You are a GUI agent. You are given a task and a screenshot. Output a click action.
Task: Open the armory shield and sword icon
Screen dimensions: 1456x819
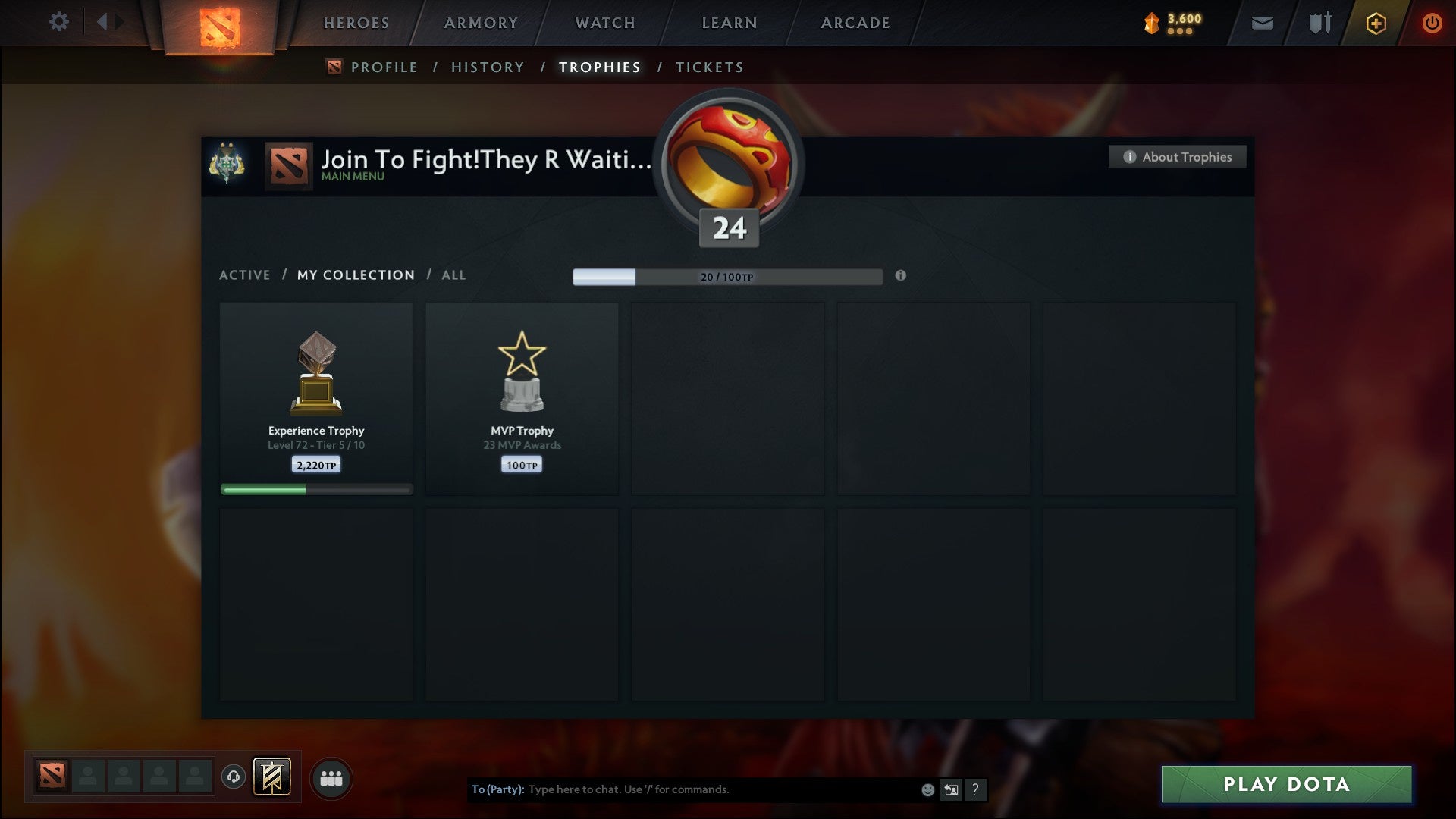pos(1319,23)
